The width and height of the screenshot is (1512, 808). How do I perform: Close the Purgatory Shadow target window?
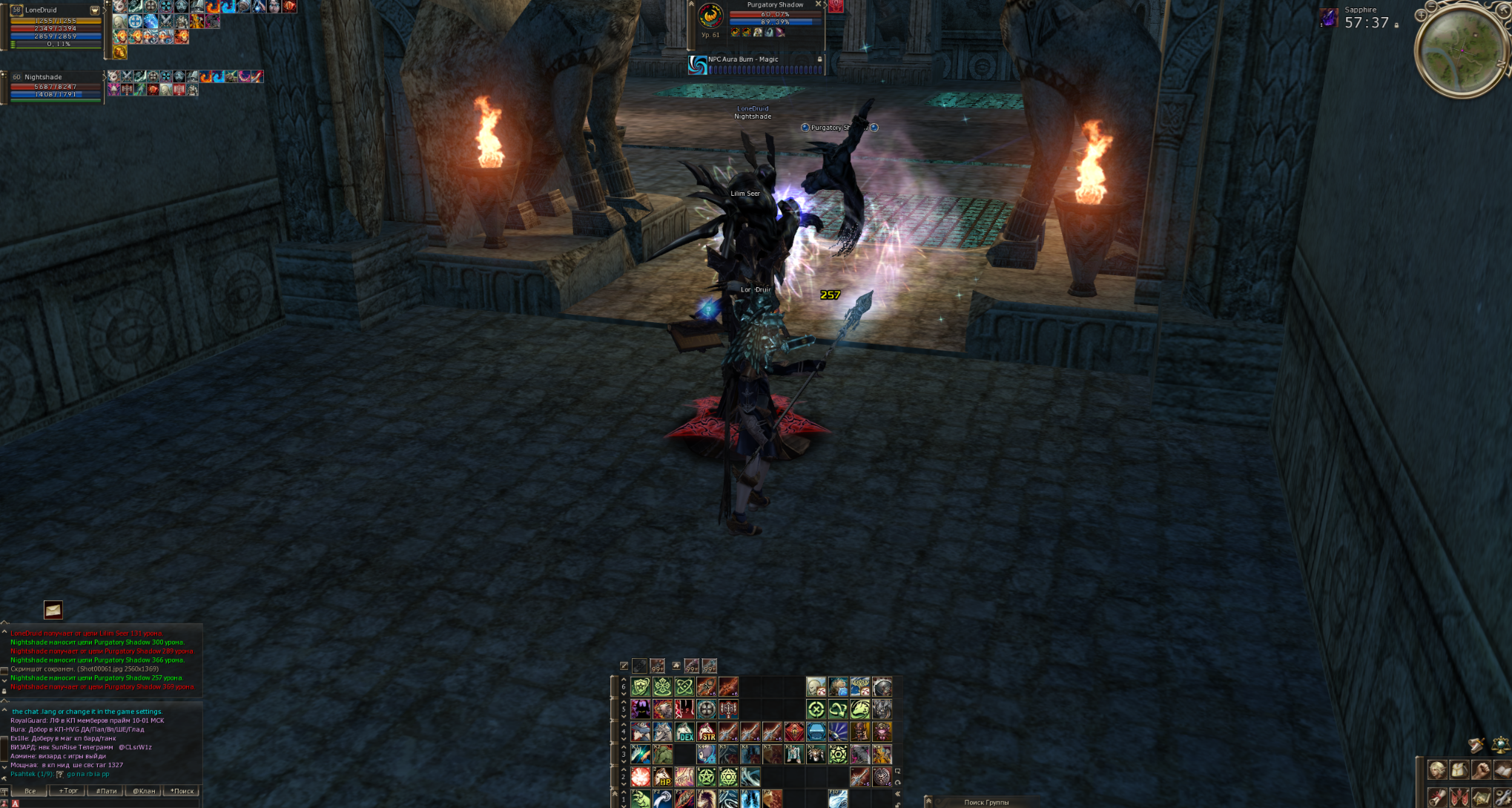pos(818,4)
